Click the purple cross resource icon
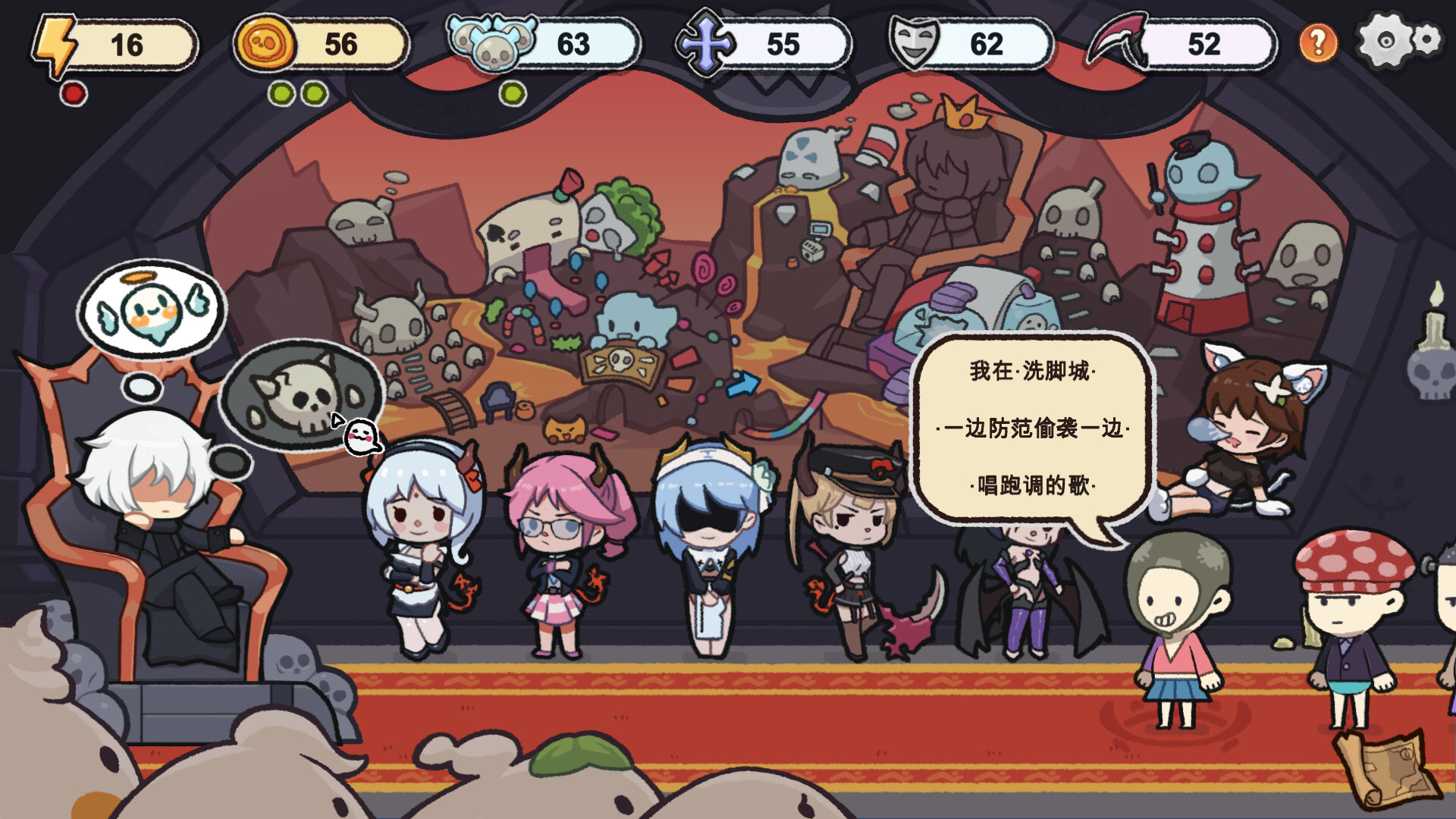 point(705,42)
